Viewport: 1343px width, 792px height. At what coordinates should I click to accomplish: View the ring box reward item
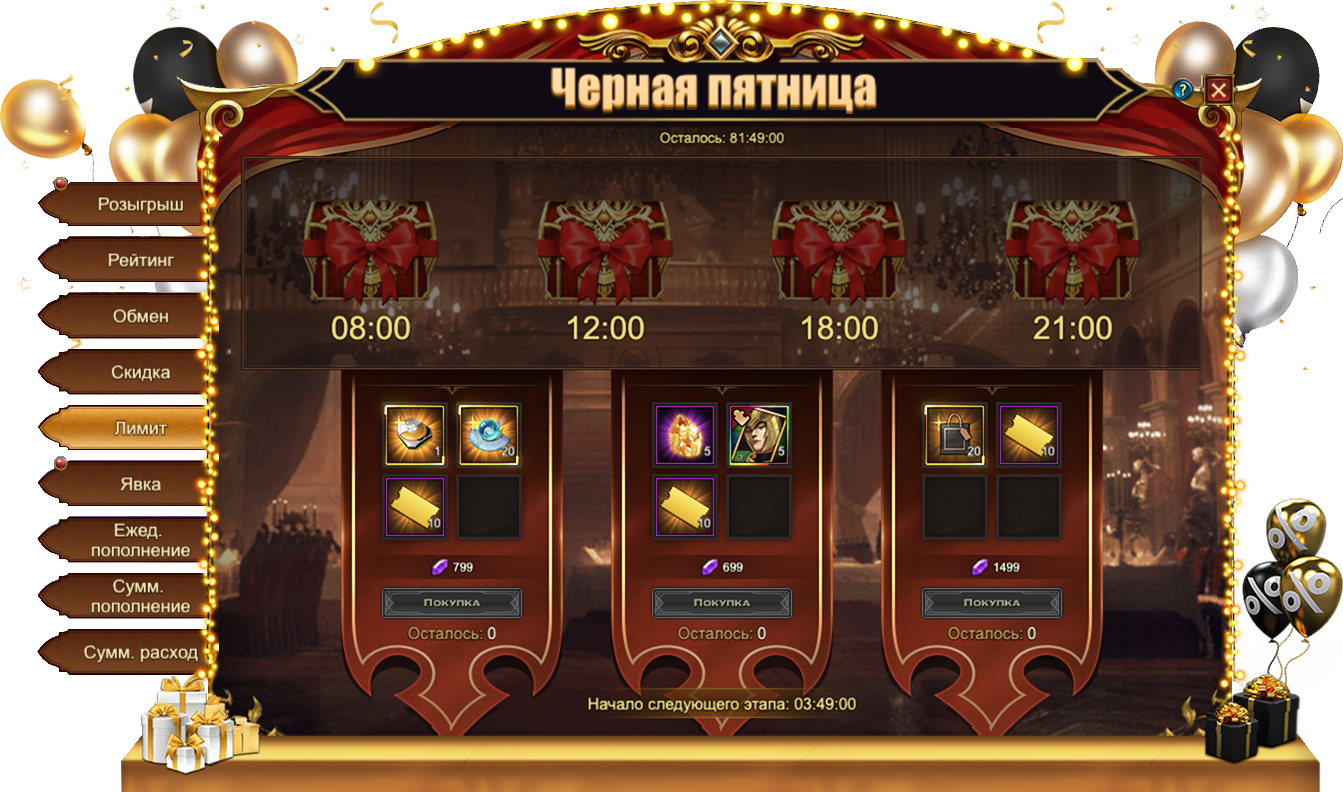click(x=415, y=435)
